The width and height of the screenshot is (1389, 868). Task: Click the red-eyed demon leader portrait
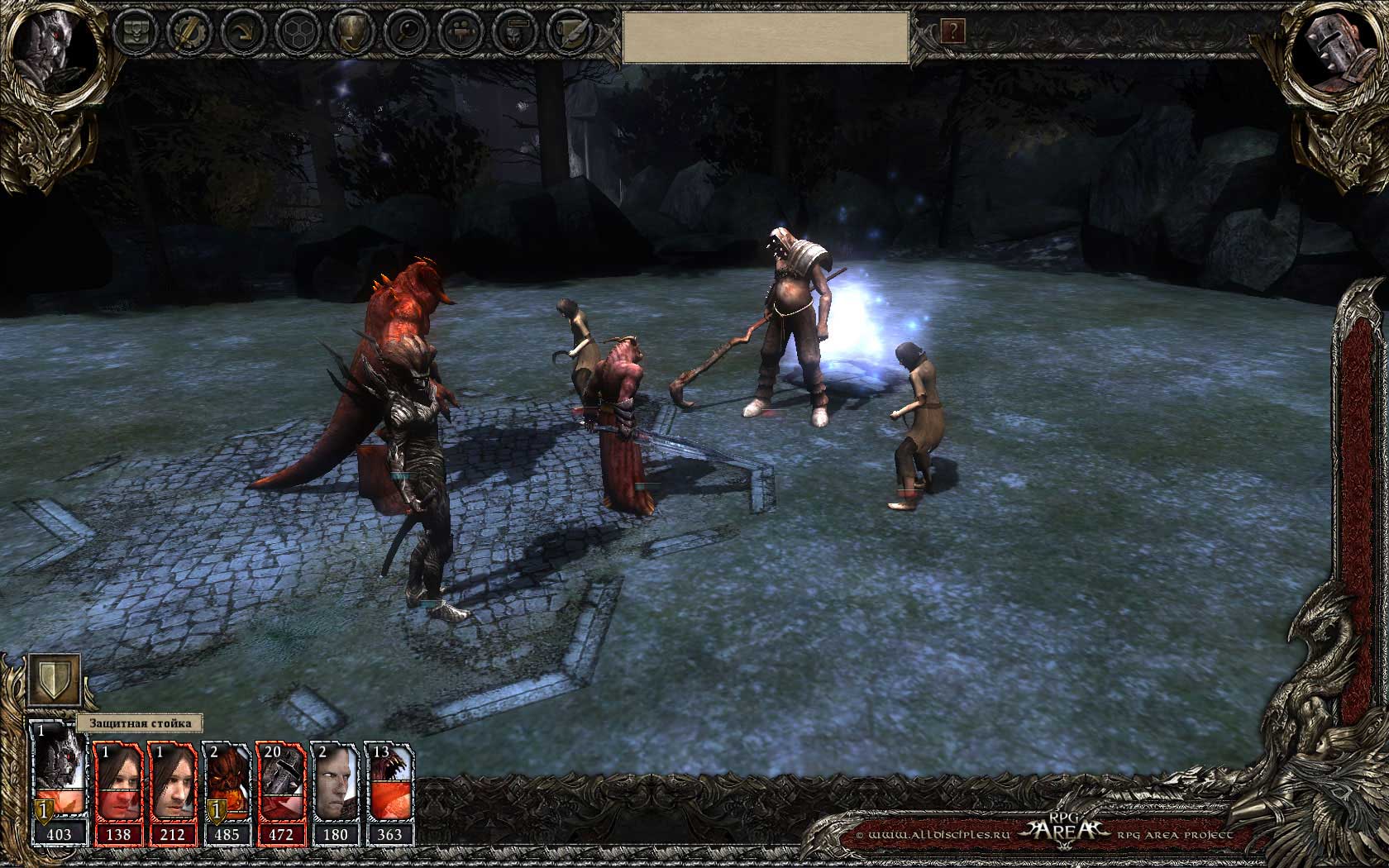pos(51,51)
